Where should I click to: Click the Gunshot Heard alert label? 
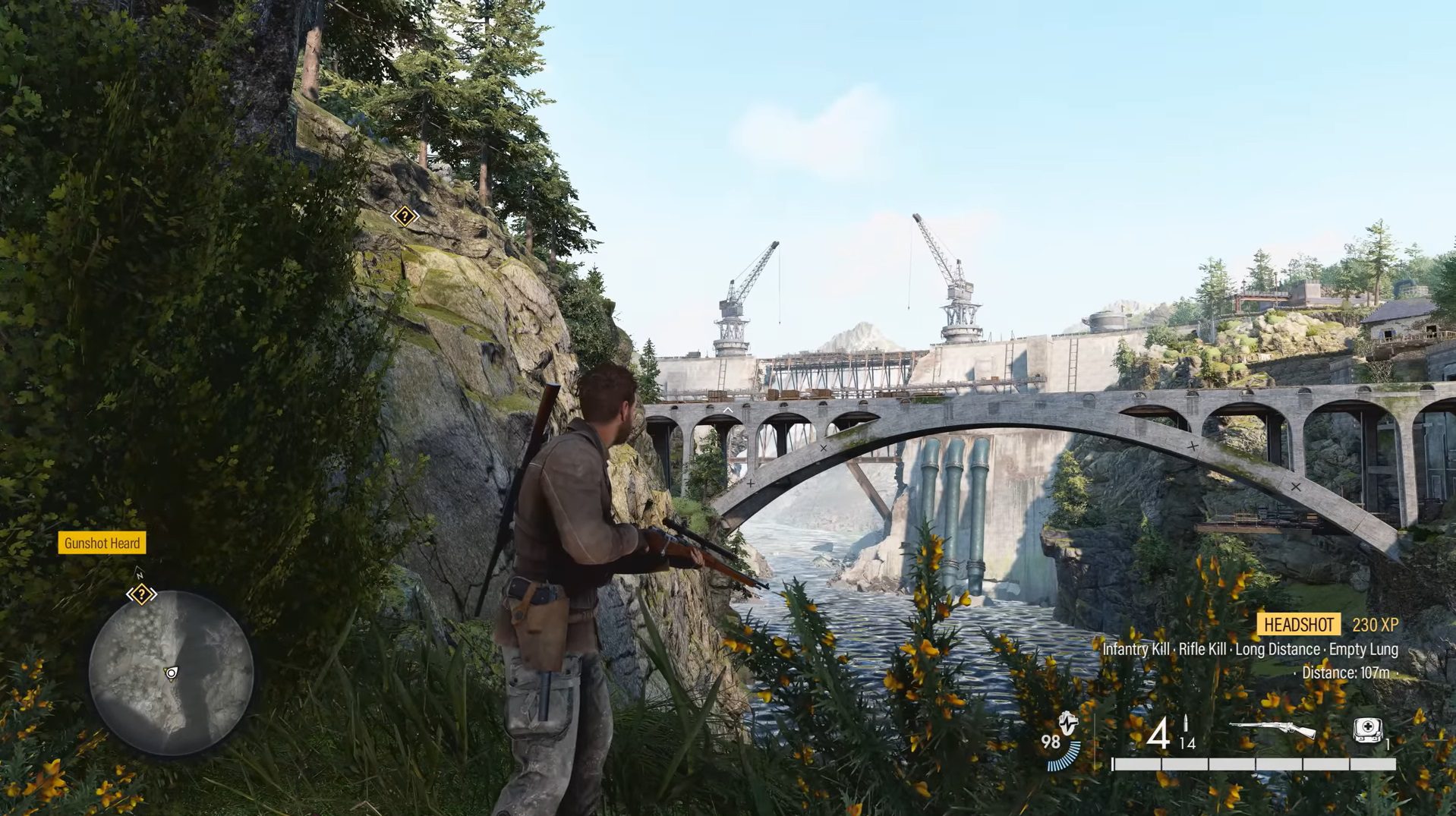pos(102,543)
